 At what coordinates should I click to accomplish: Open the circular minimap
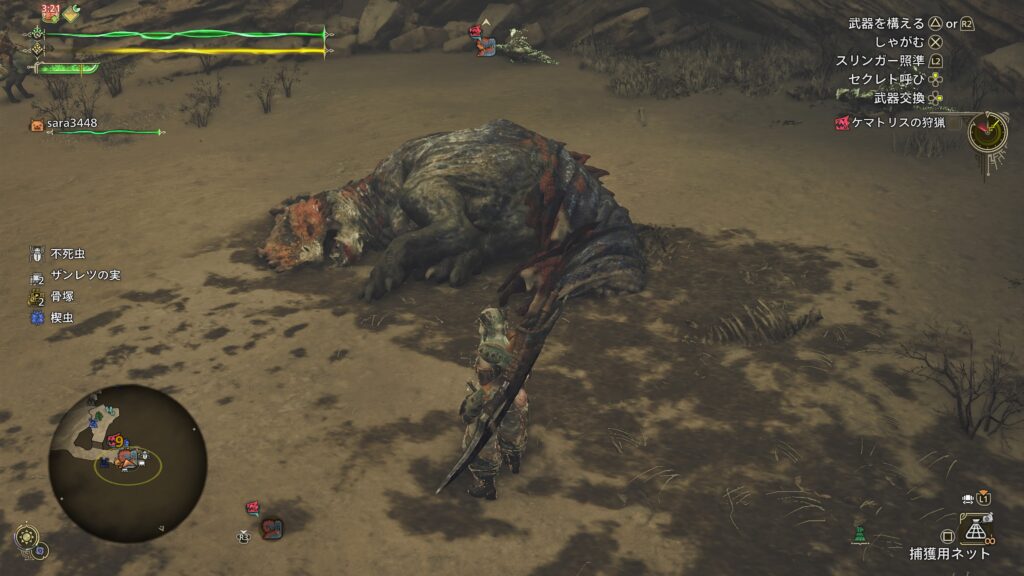click(x=127, y=463)
